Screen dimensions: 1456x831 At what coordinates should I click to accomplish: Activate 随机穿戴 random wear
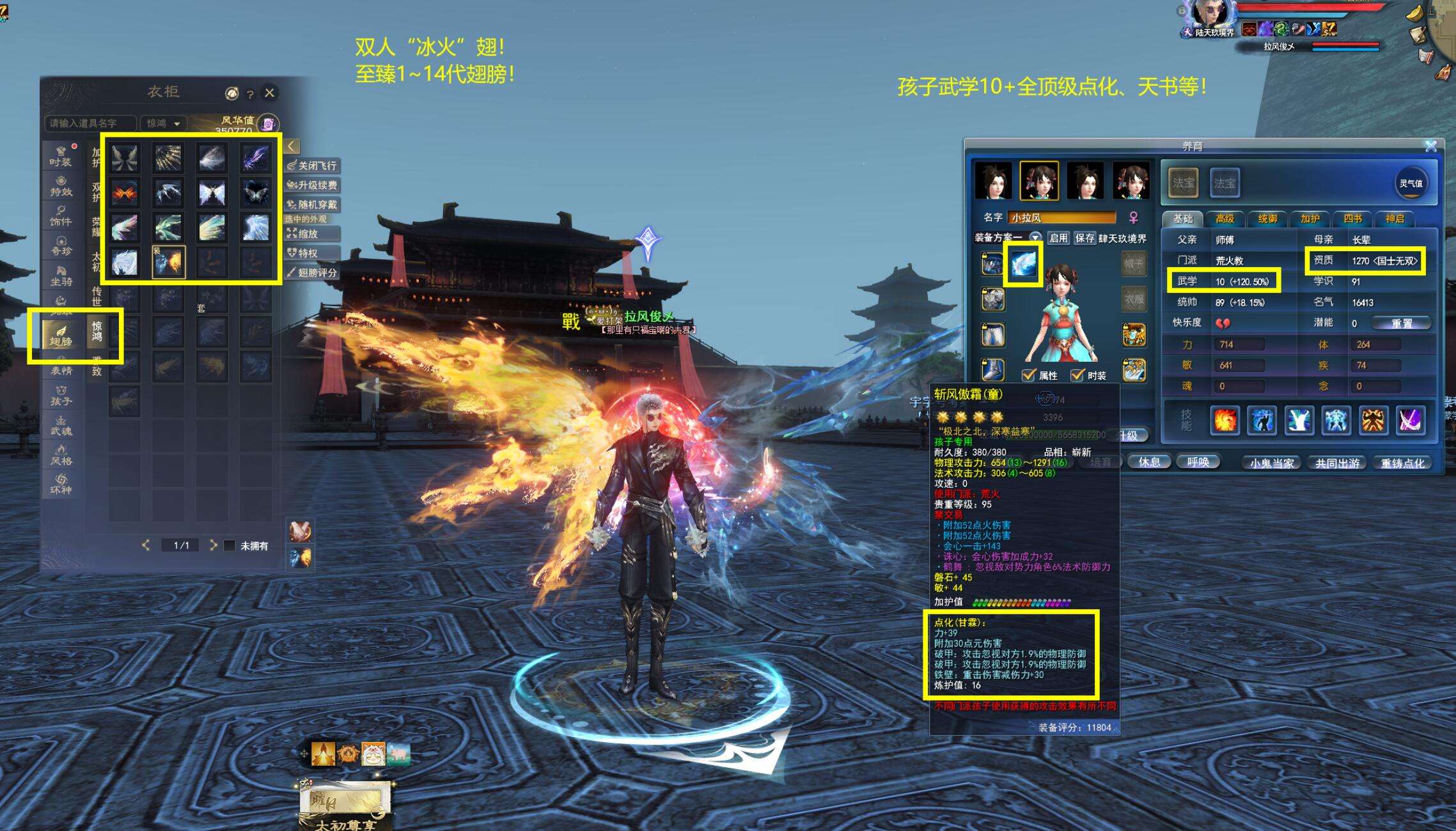pyautogui.click(x=312, y=205)
